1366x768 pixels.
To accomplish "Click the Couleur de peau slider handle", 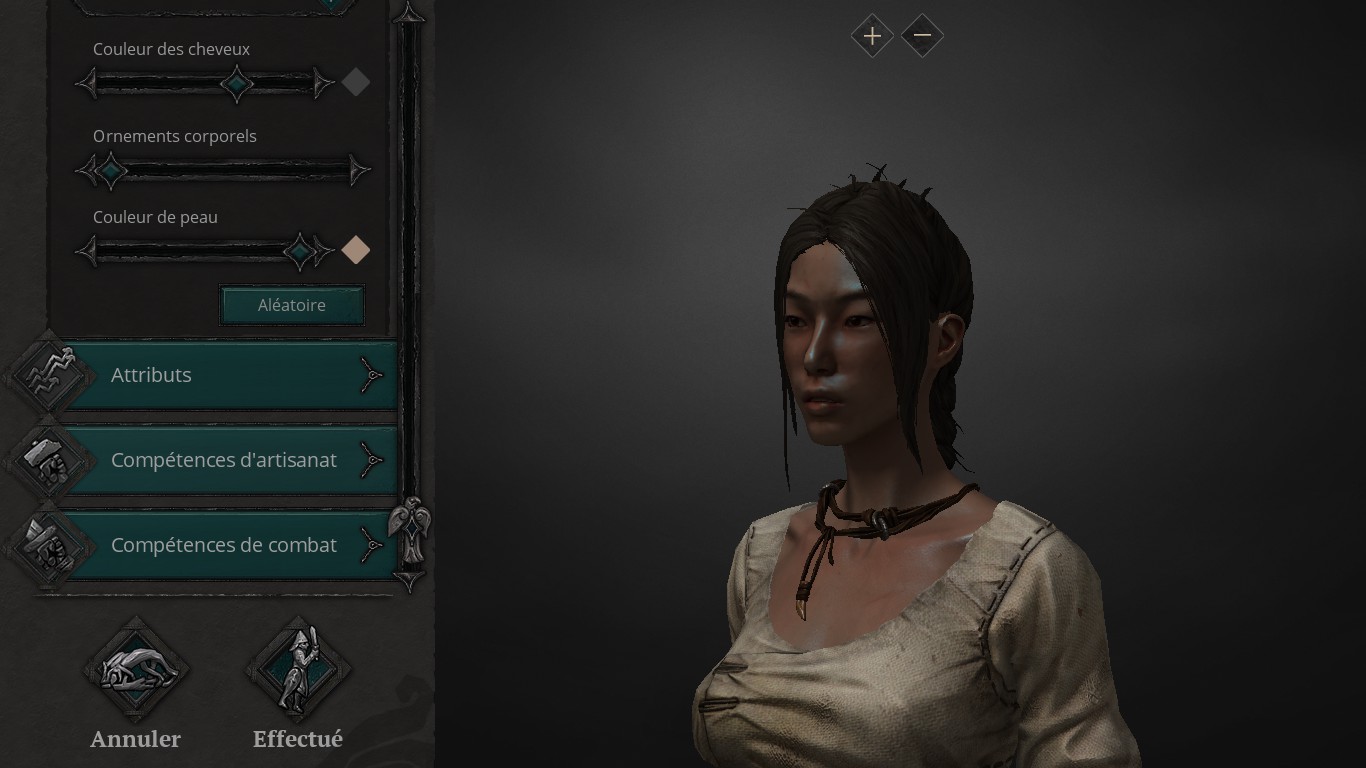I will pos(299,251).
